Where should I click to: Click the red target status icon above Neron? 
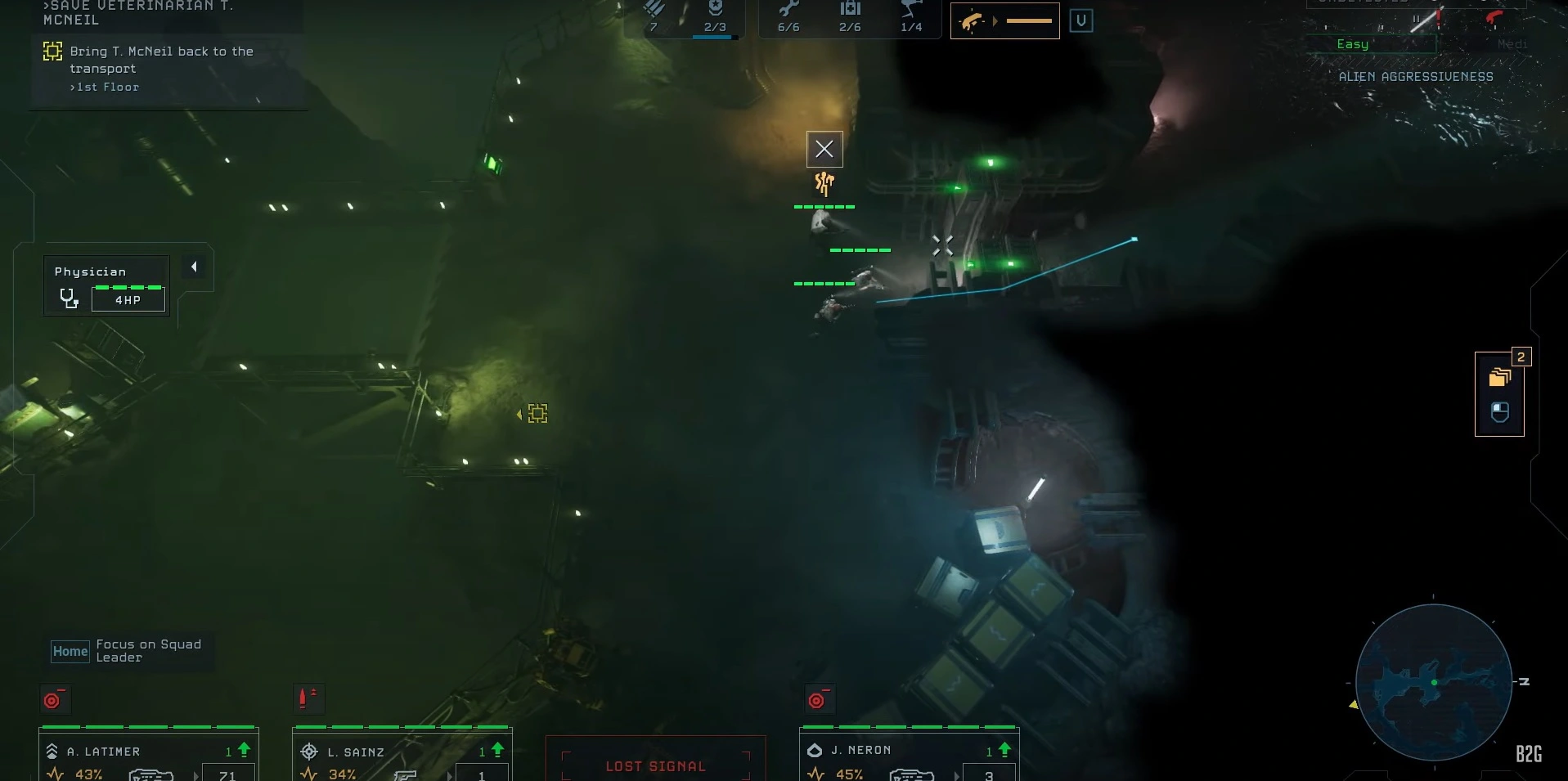tap(818, 700)
